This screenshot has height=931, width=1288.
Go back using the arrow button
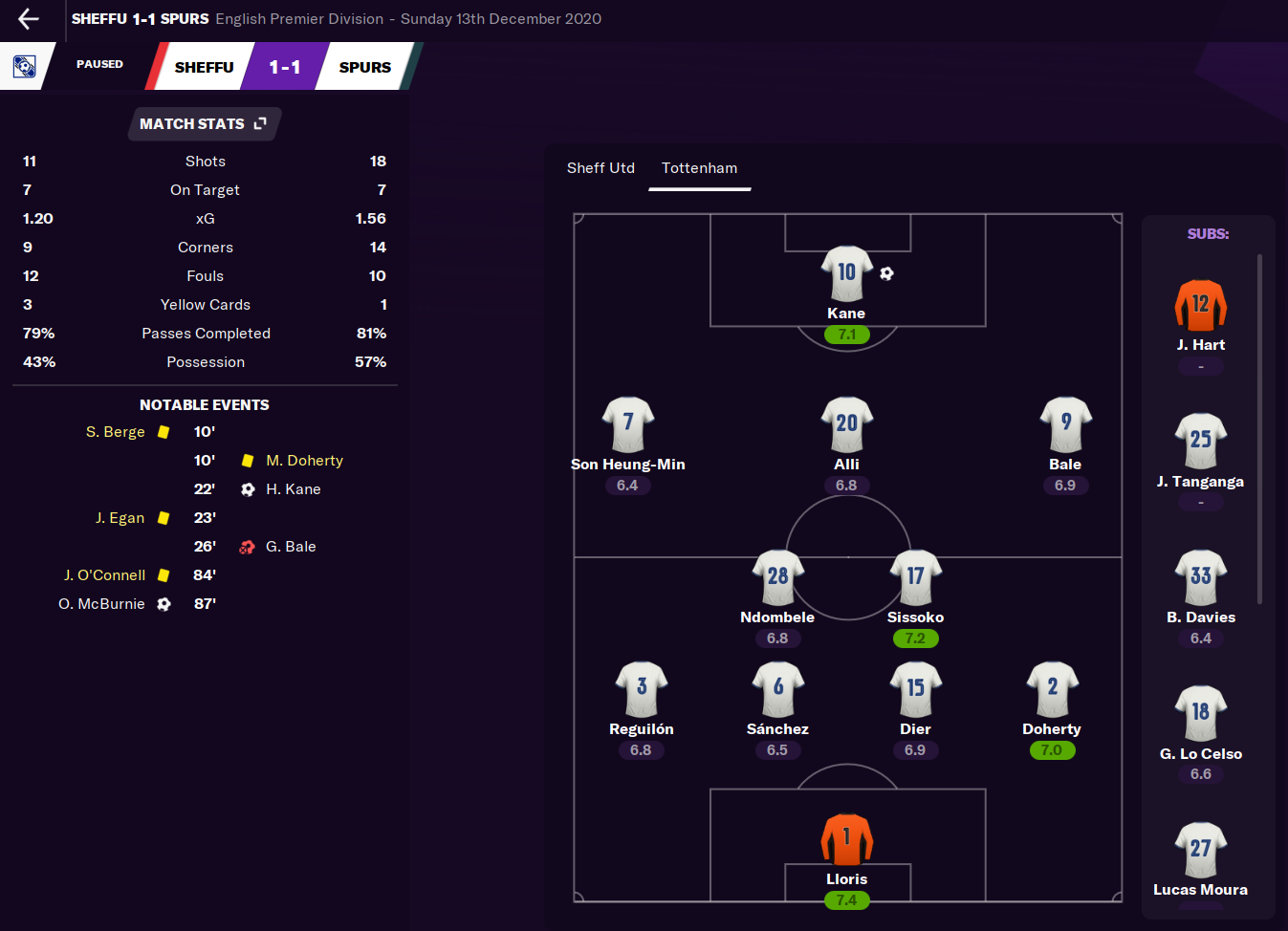tap(29, 18)
